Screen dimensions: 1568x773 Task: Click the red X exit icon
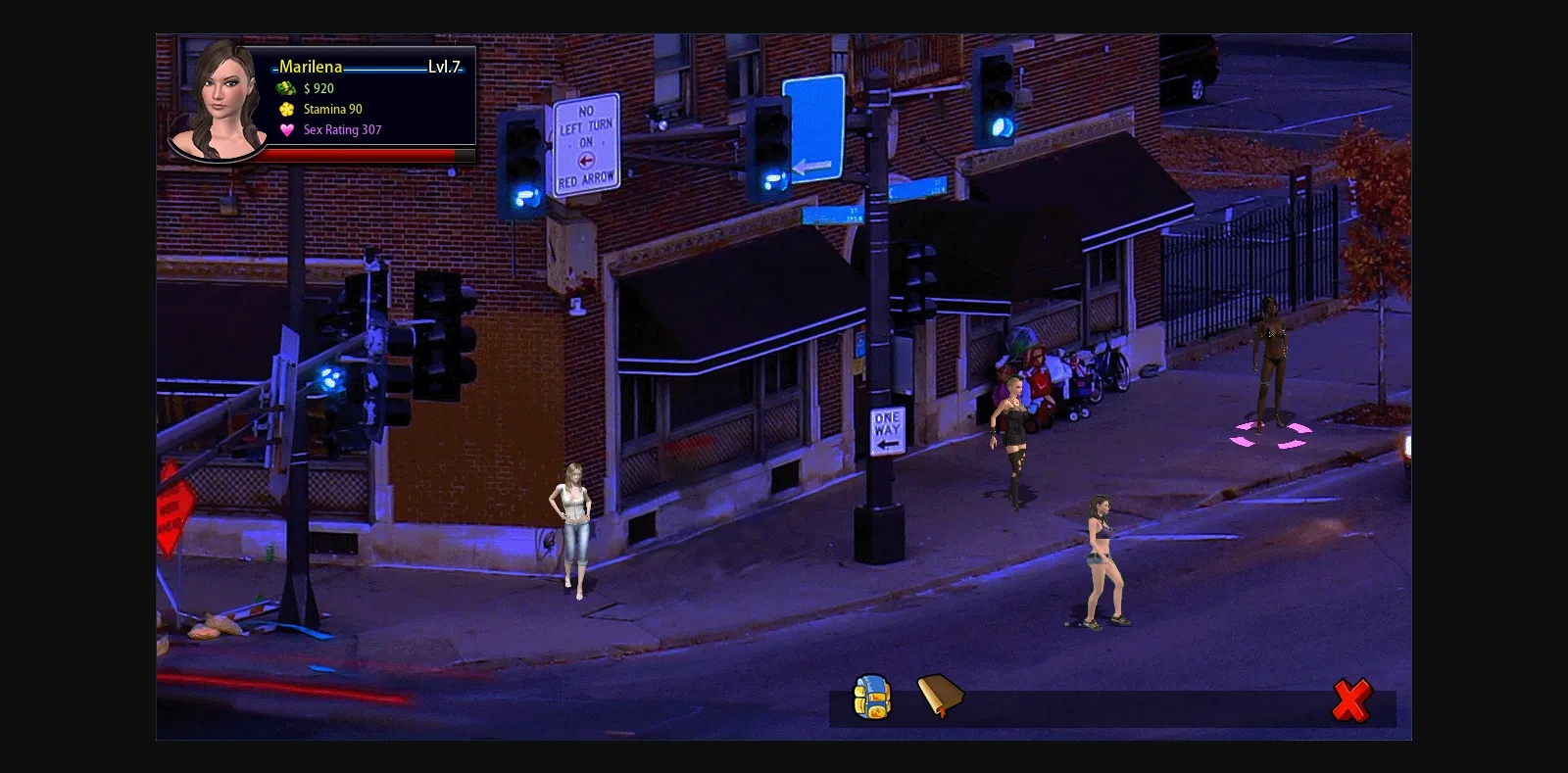coord(1353,700)
